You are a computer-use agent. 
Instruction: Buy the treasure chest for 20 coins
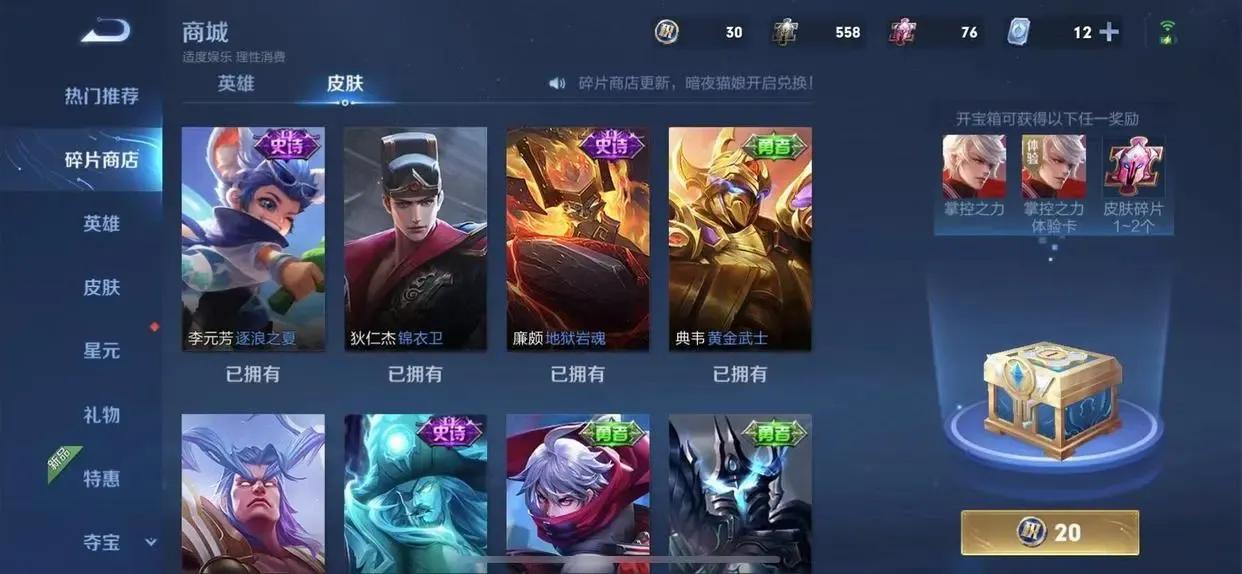tap(1050, 532)
